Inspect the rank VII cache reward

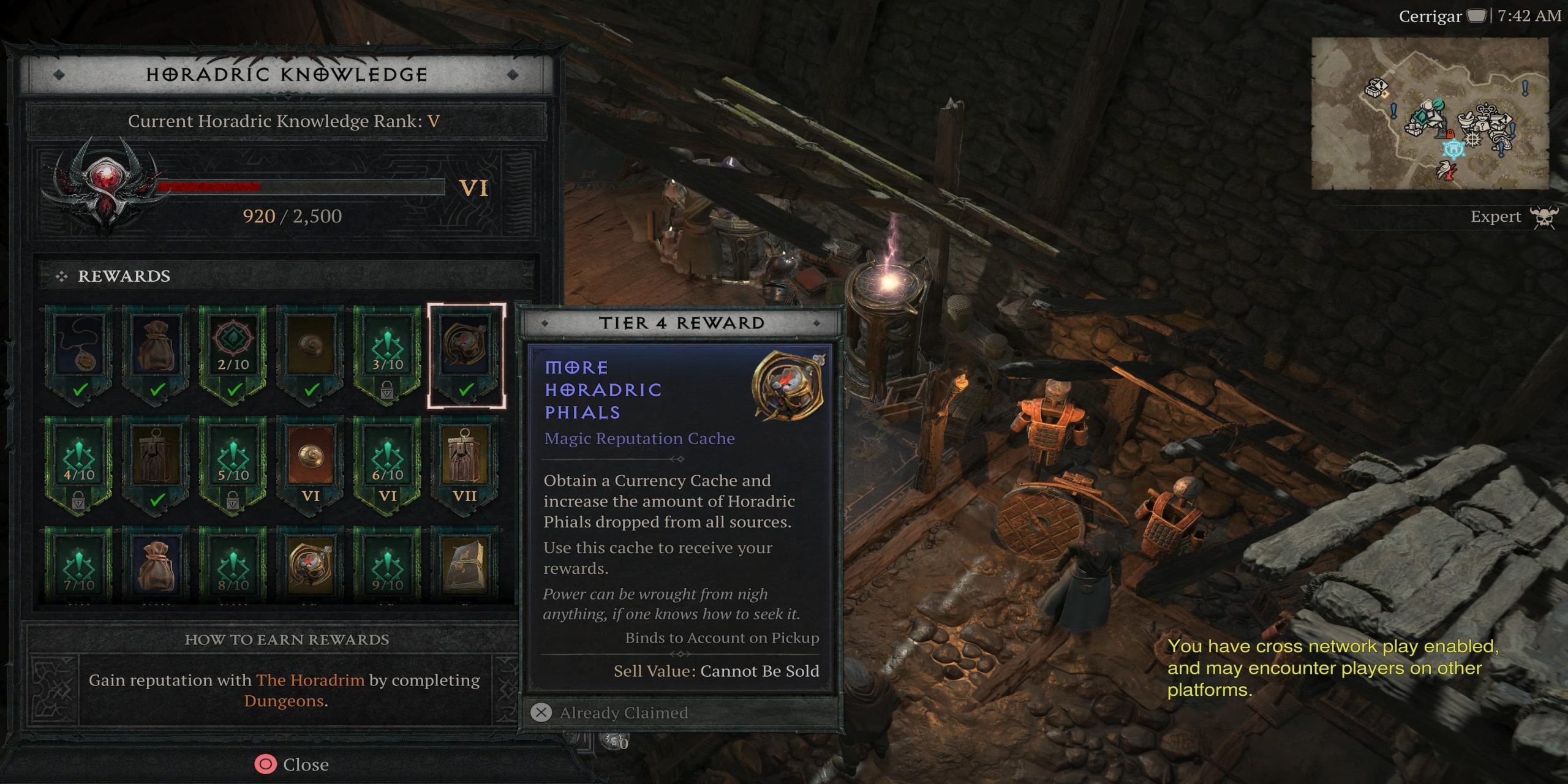(465, 463)
